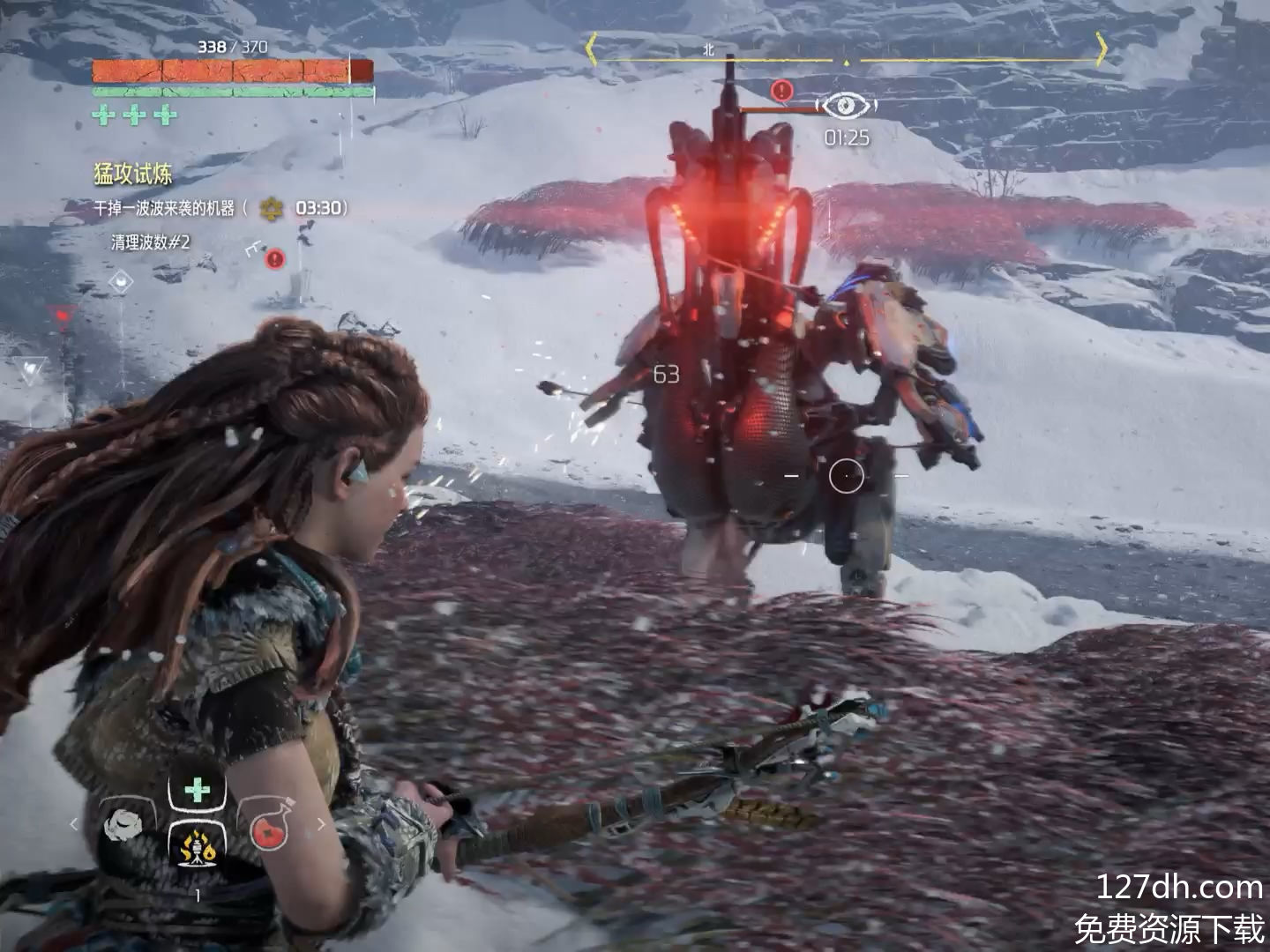
Task: Click the eye detection icon above the machine
Action: (x=846, y=106)
